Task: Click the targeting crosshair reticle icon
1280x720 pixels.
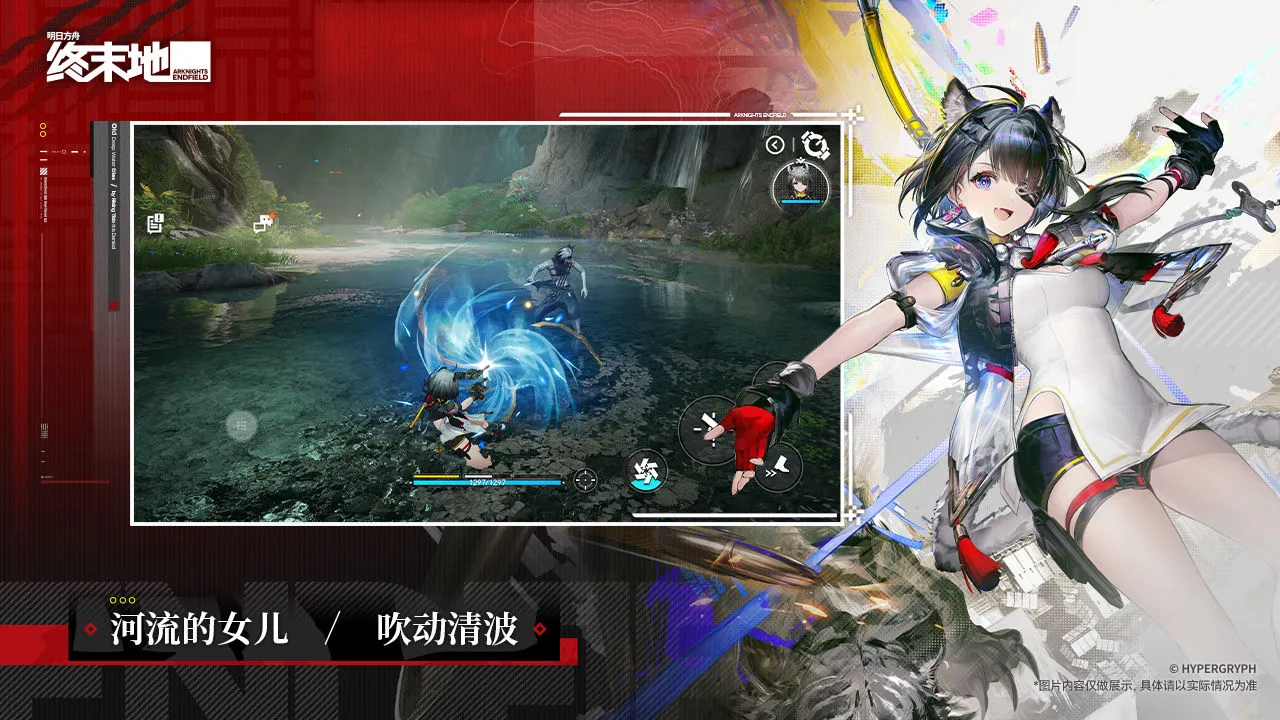Action: point(585,480)
